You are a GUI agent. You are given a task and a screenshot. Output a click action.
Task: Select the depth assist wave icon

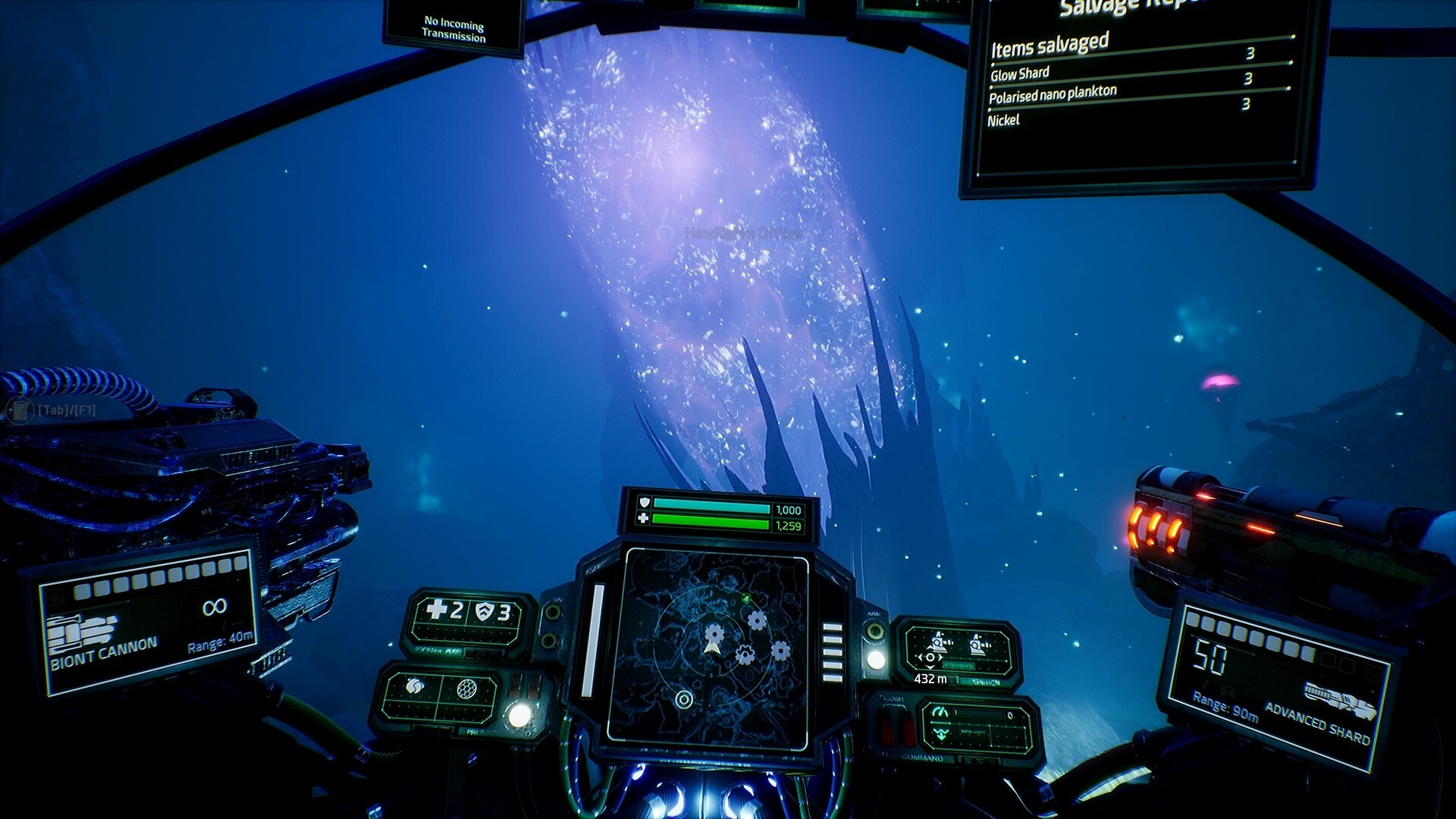pyautogui.click(x=941, y=735)
